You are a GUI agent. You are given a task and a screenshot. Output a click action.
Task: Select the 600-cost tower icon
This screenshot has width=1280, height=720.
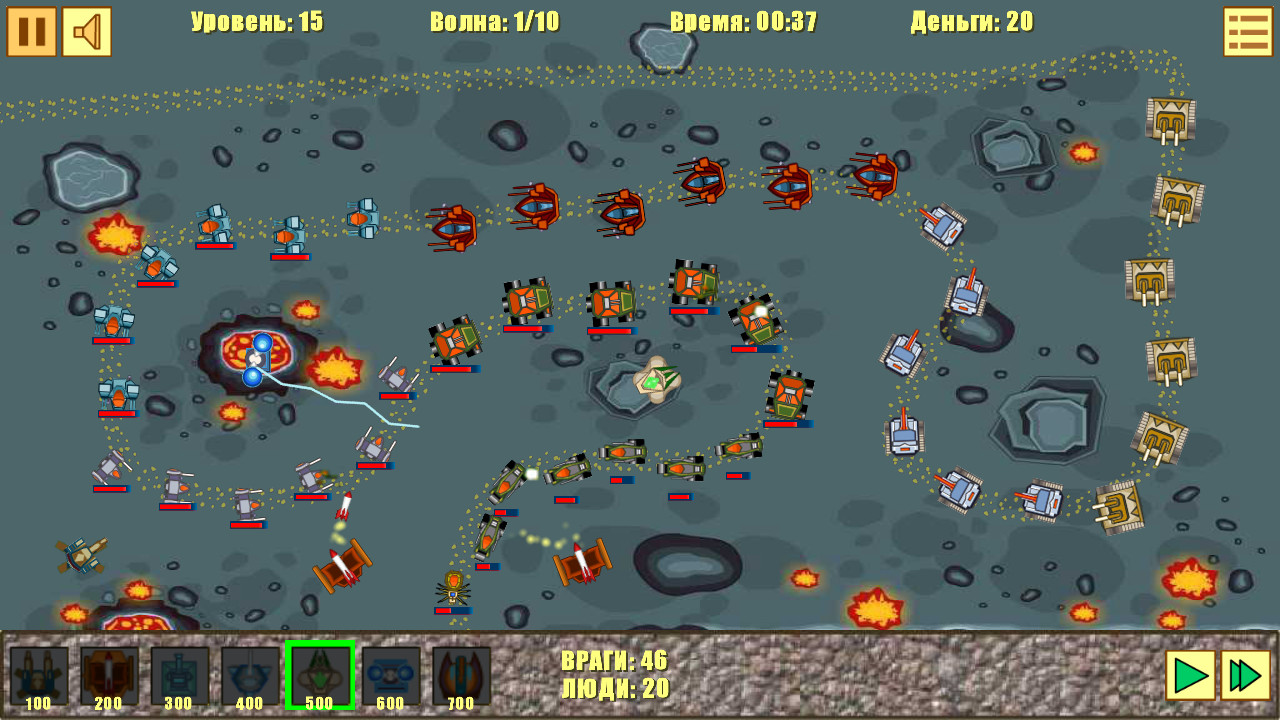tap(390, 676)
